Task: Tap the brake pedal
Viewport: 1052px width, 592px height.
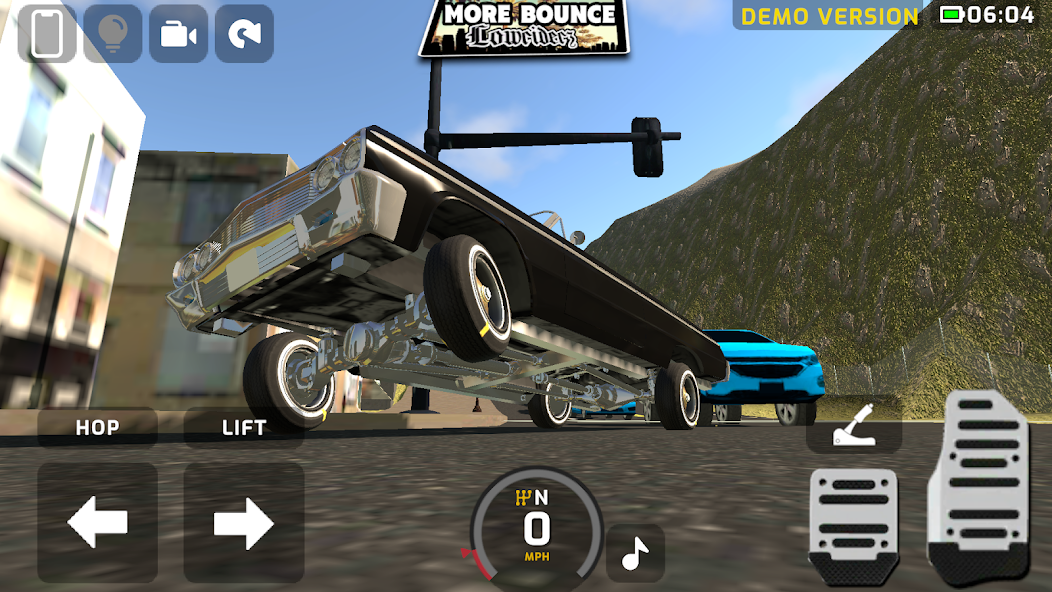Action: 853,525
